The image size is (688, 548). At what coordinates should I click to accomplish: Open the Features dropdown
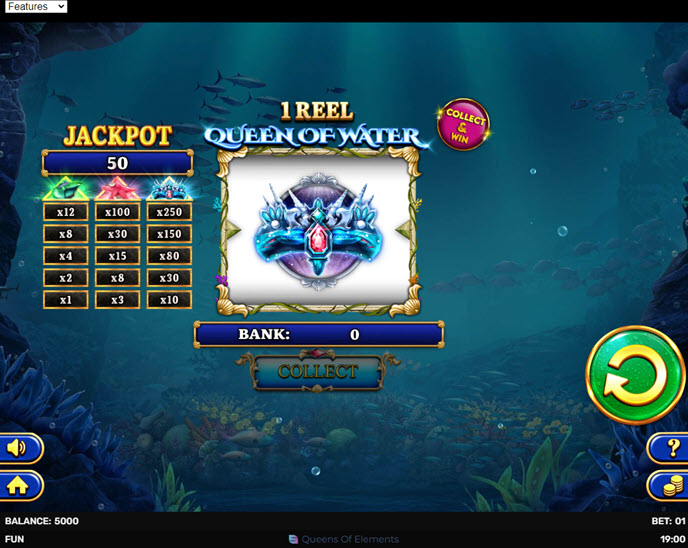(35, 7)
